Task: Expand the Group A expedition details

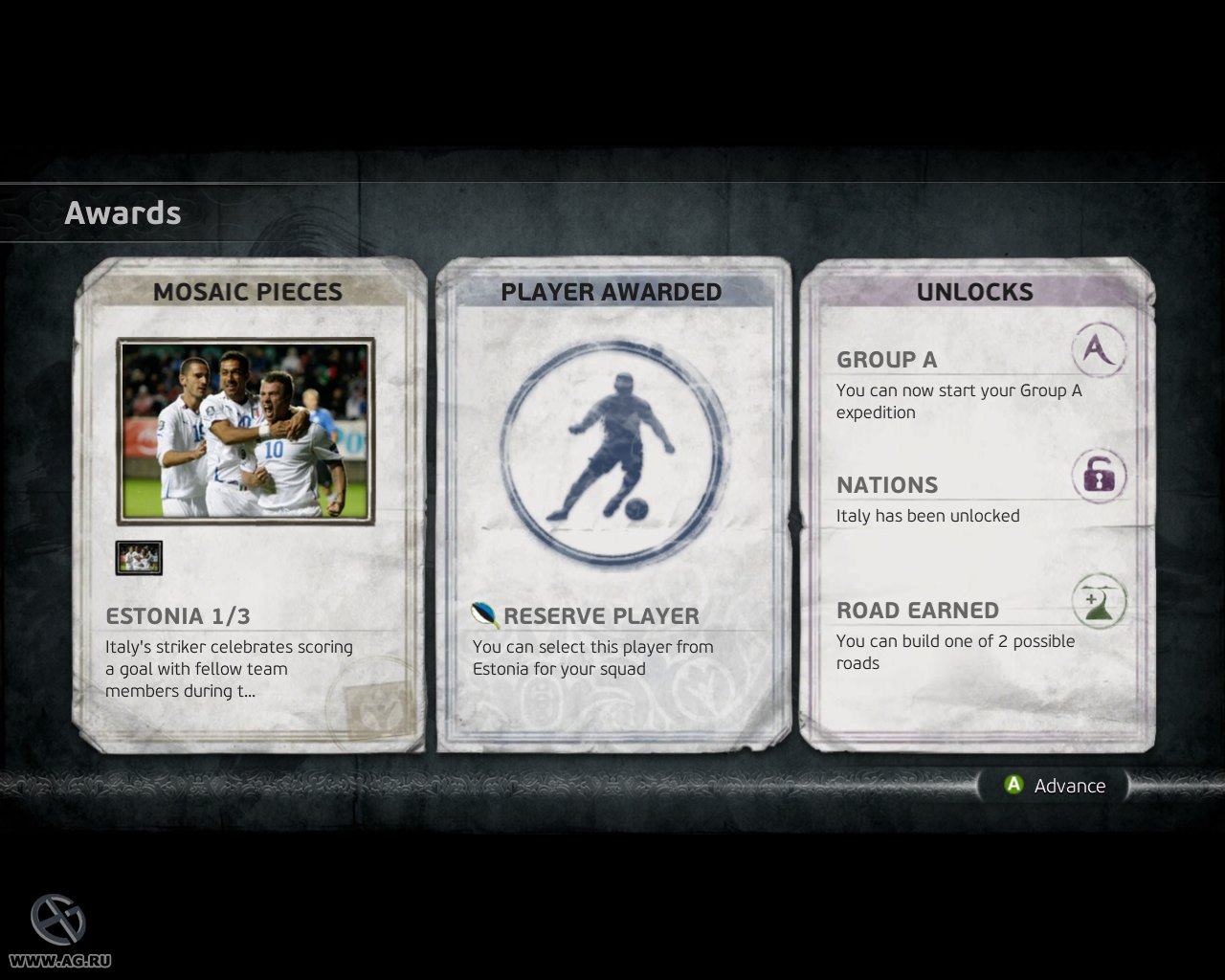Action: 958,401
